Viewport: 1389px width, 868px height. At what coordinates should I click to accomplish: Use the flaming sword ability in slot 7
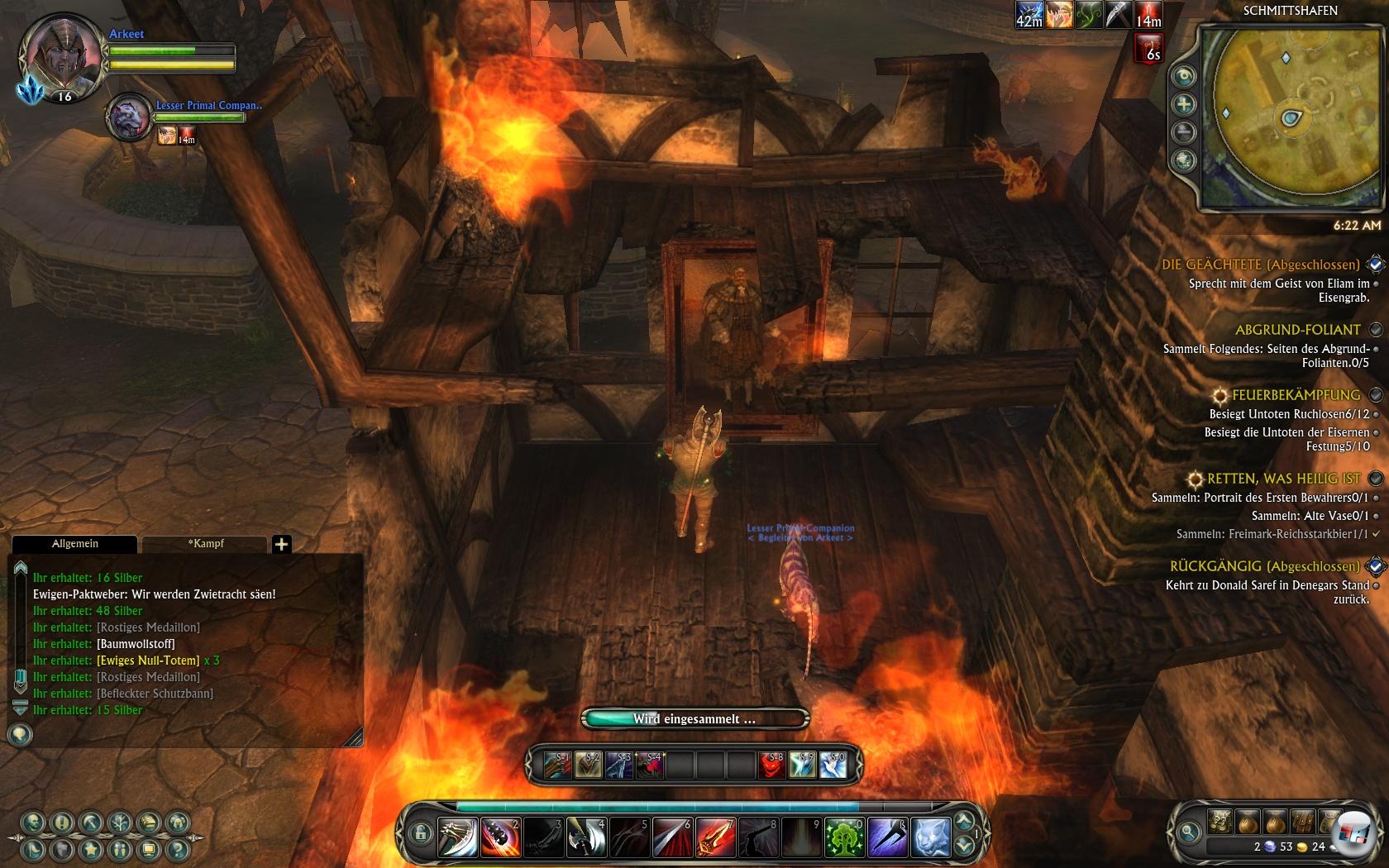[x=714, y=837]
